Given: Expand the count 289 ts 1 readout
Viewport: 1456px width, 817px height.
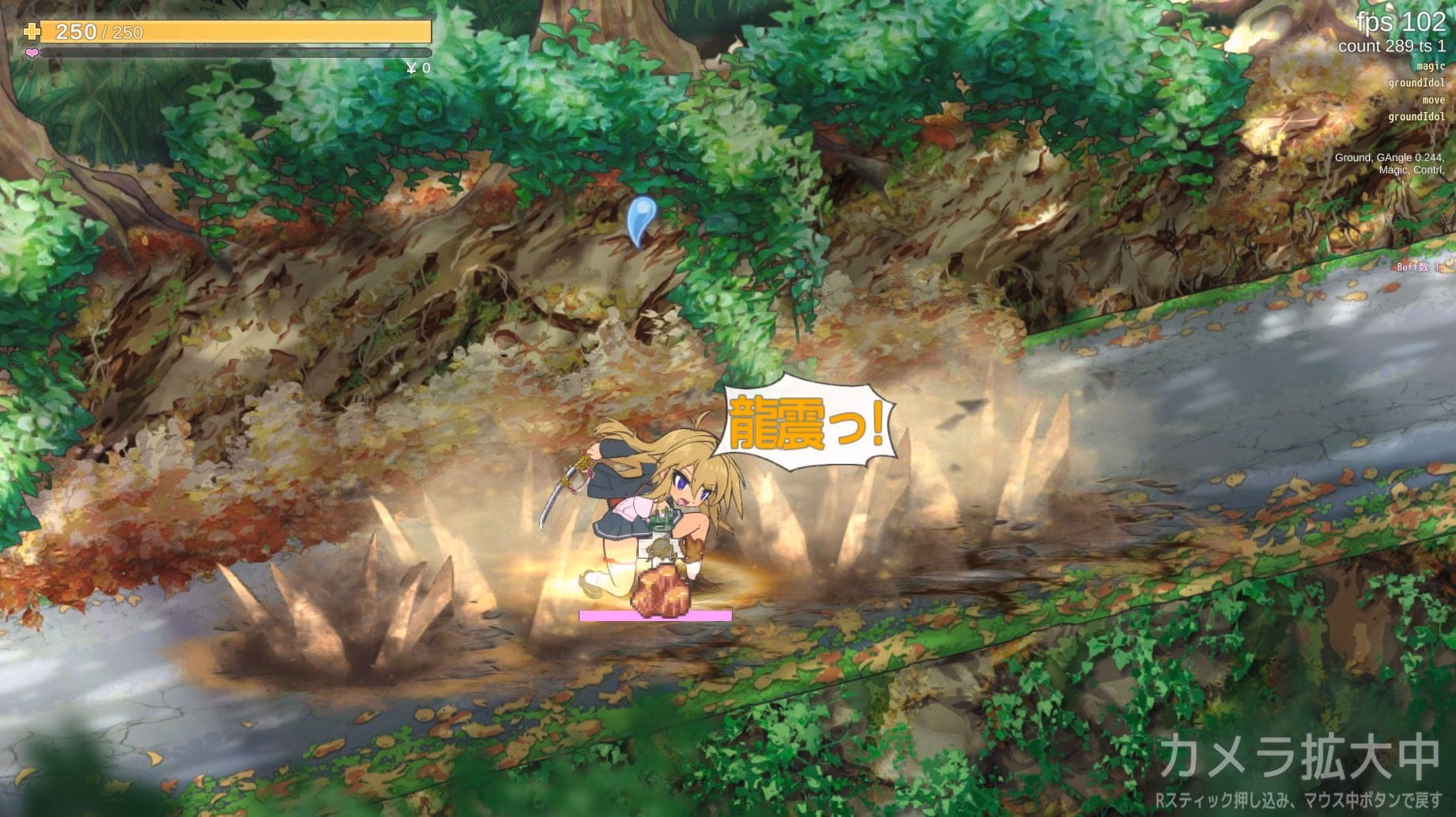Looking at the screenshot, I should [1394, 45].
